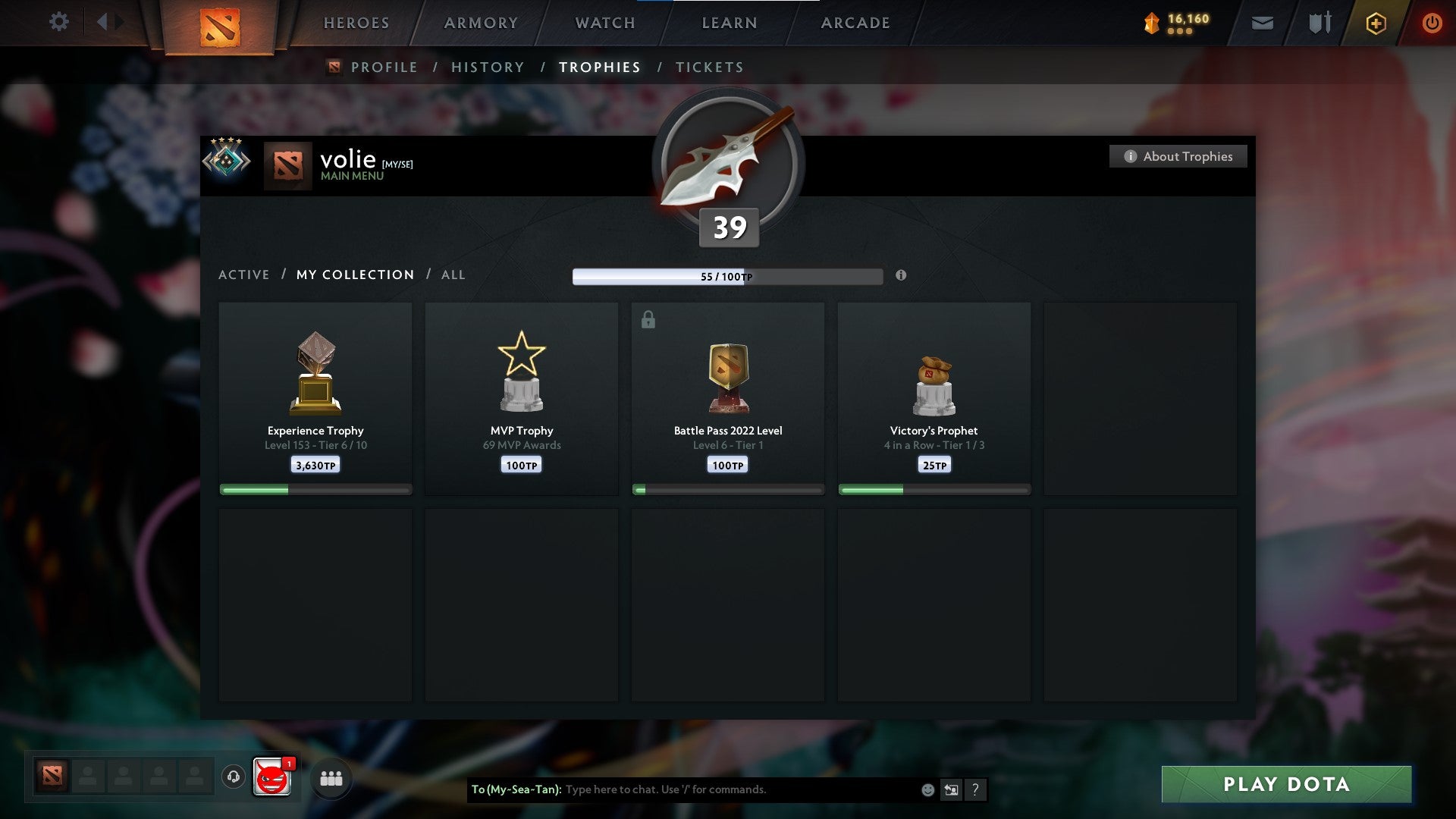Open the settings gear icon
The image size is (1456, 819).
(59, 22)
